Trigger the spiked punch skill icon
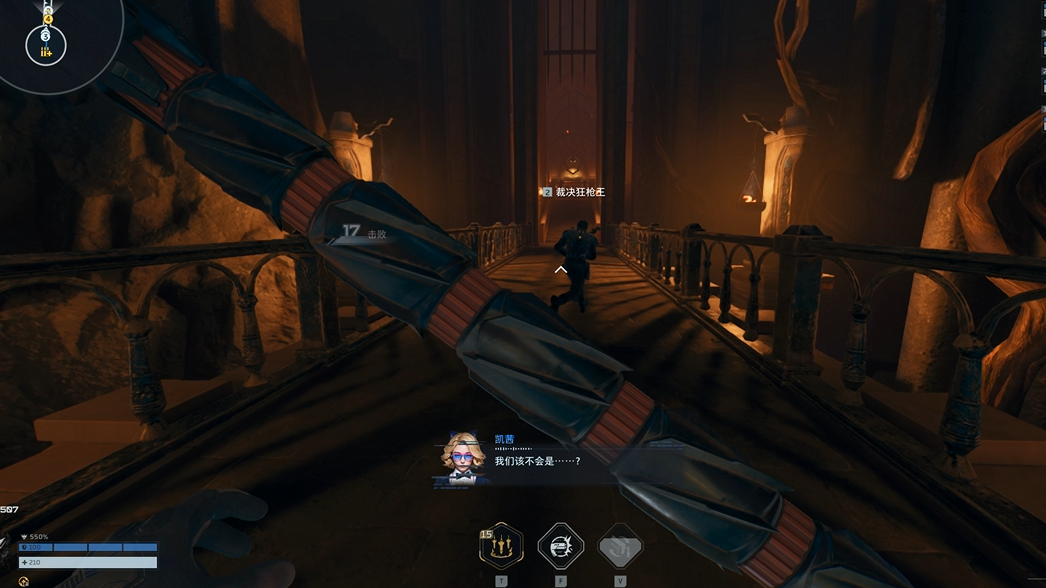Image resolution: width=1046 pixels, height=588 pixels. pos(560,546)
